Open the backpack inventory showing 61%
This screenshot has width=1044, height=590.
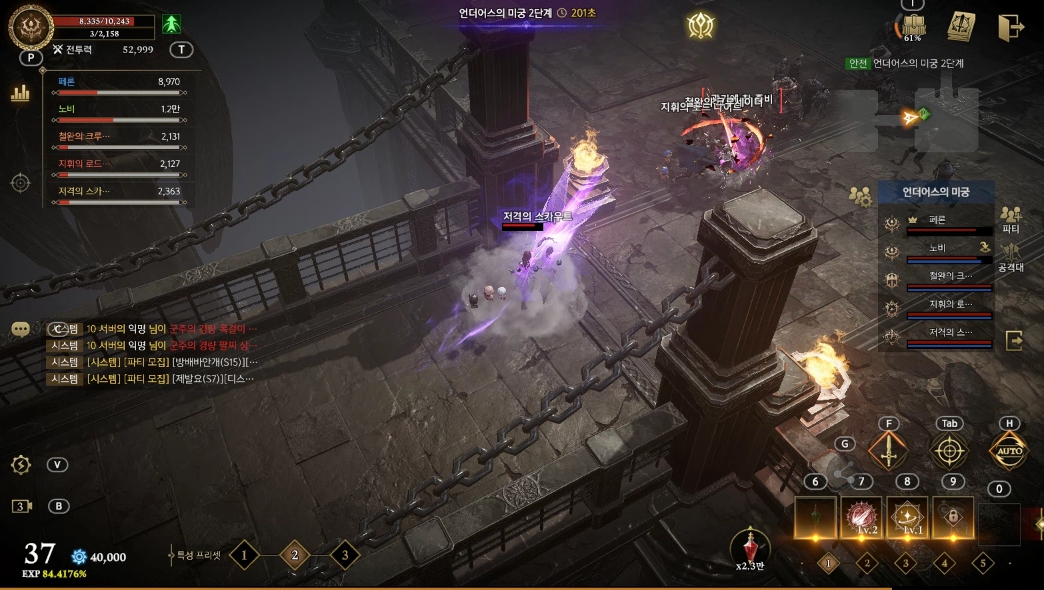912,27
